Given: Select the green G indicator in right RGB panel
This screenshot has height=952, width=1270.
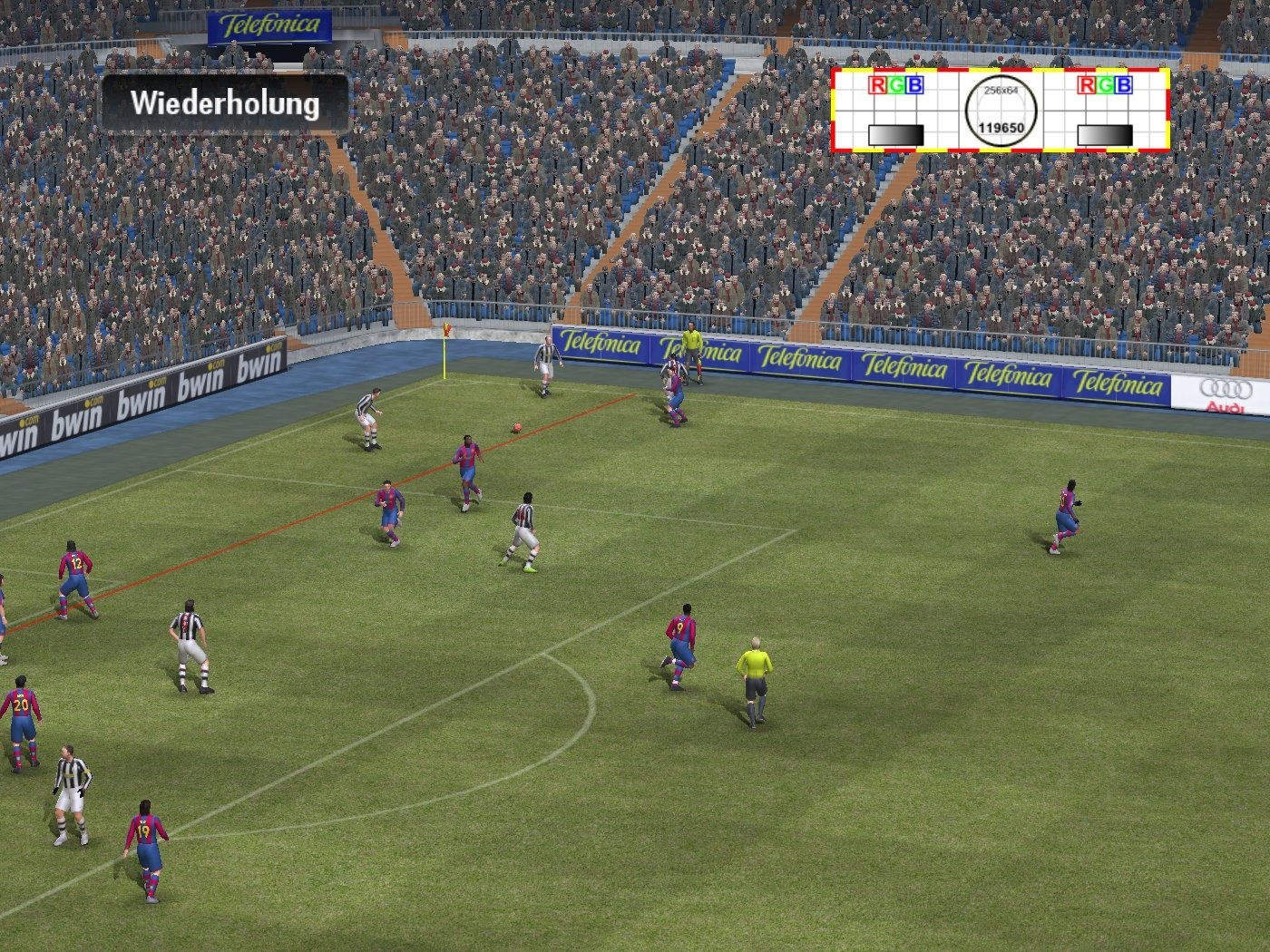Looking at the screenshot, I should (1106, 83).
